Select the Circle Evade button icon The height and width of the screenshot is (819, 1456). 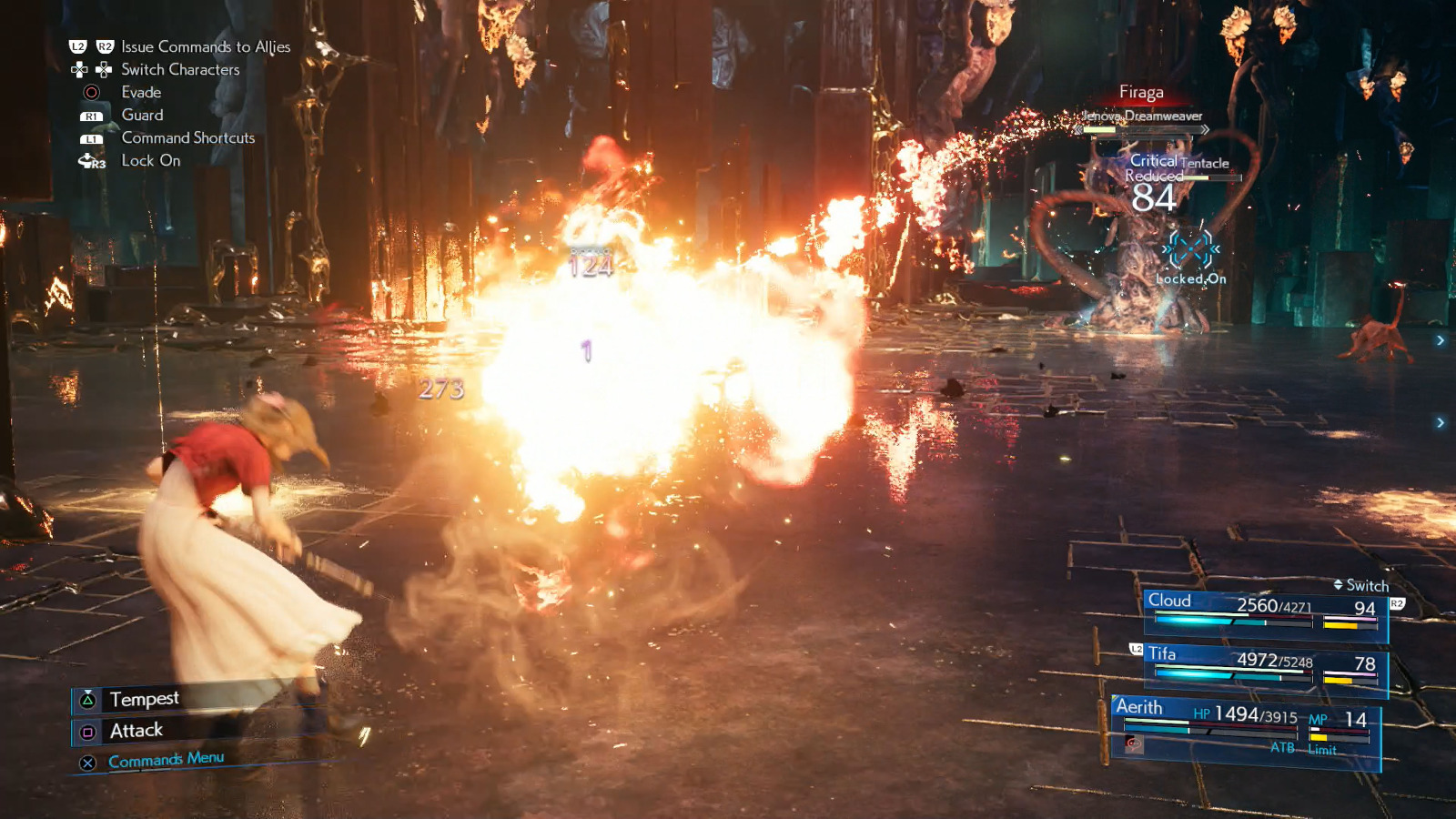click(91, 92)
